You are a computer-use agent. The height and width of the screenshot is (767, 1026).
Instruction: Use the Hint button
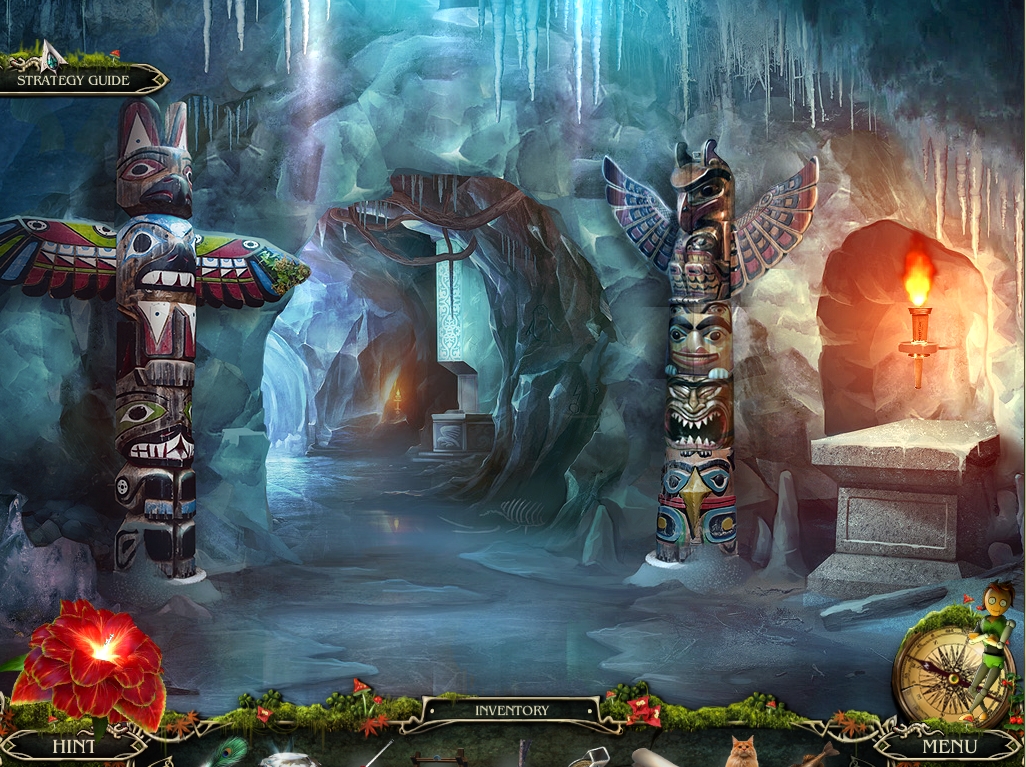tap(73, 746)
